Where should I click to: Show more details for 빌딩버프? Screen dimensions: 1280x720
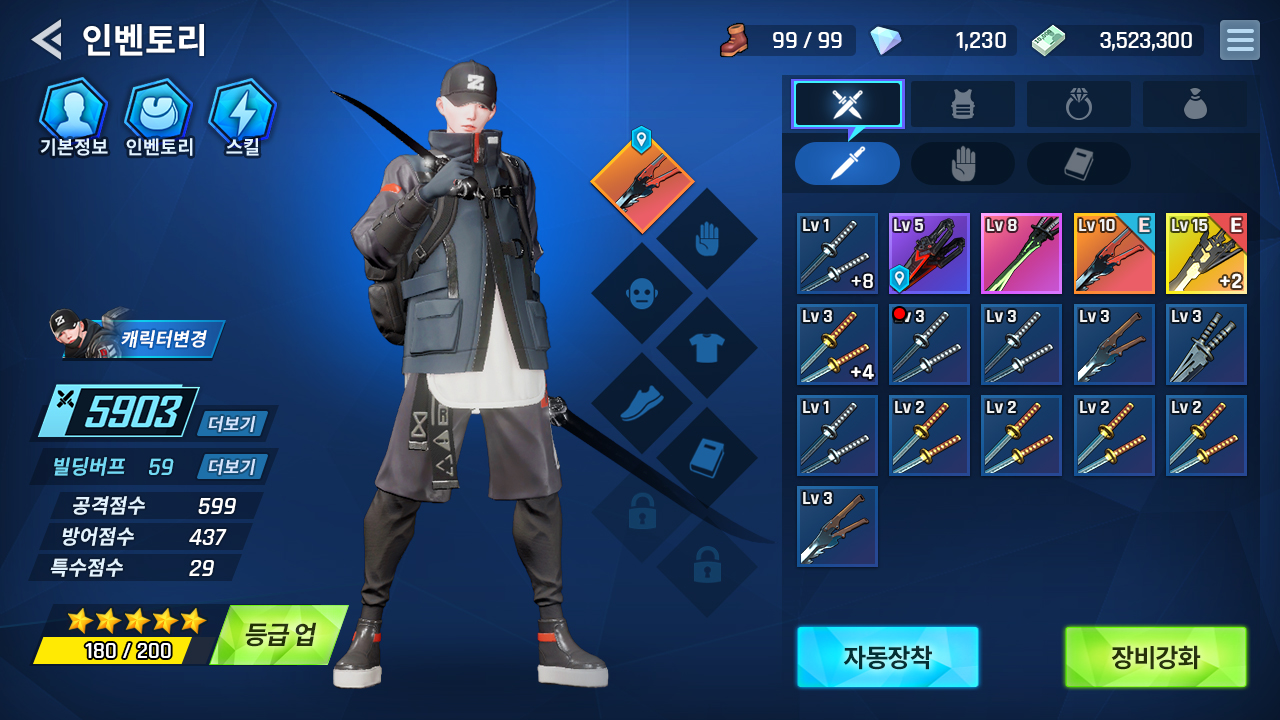pyautogui.click(x=232, y=467)
